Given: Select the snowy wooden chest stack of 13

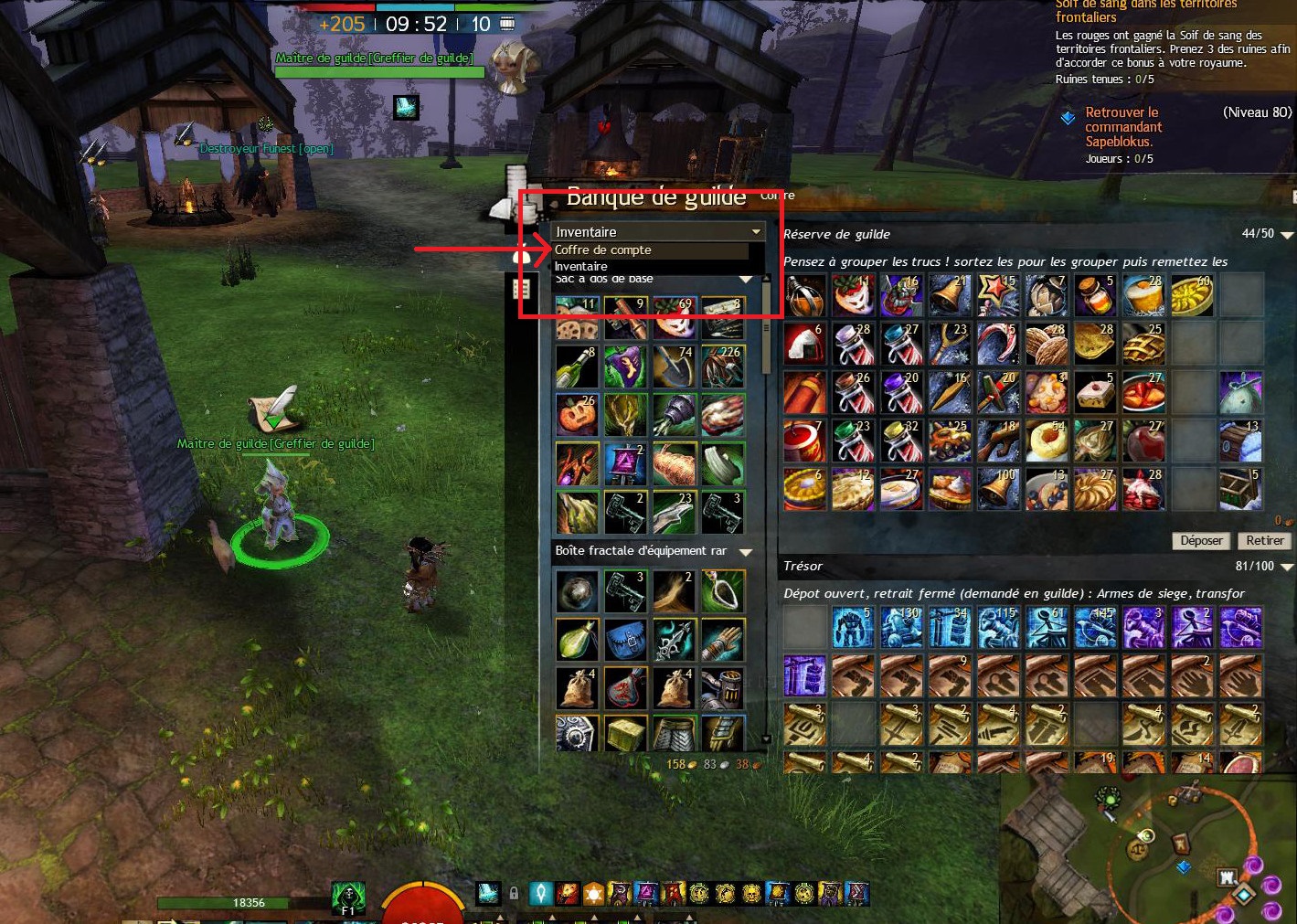Looking at the screenshot, I should pyautogui.click(x=1241, y=440).
